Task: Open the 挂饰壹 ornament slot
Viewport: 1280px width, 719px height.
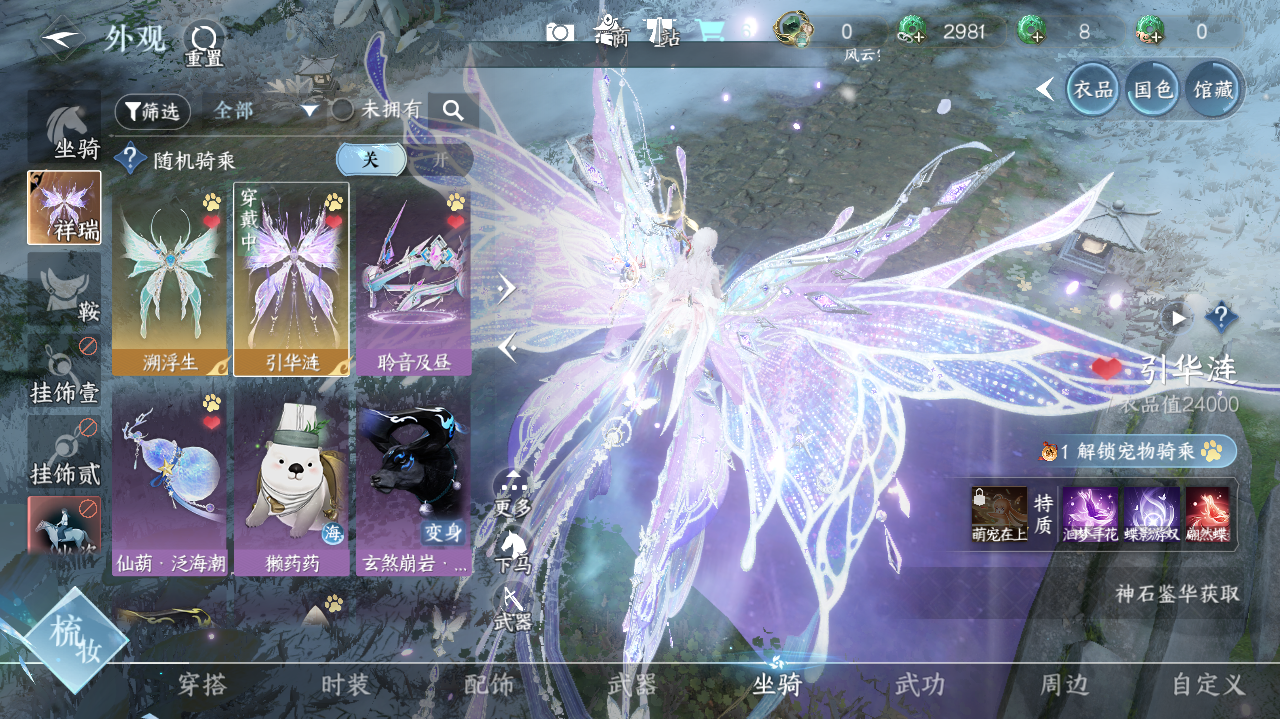Action: coord(64,372)
